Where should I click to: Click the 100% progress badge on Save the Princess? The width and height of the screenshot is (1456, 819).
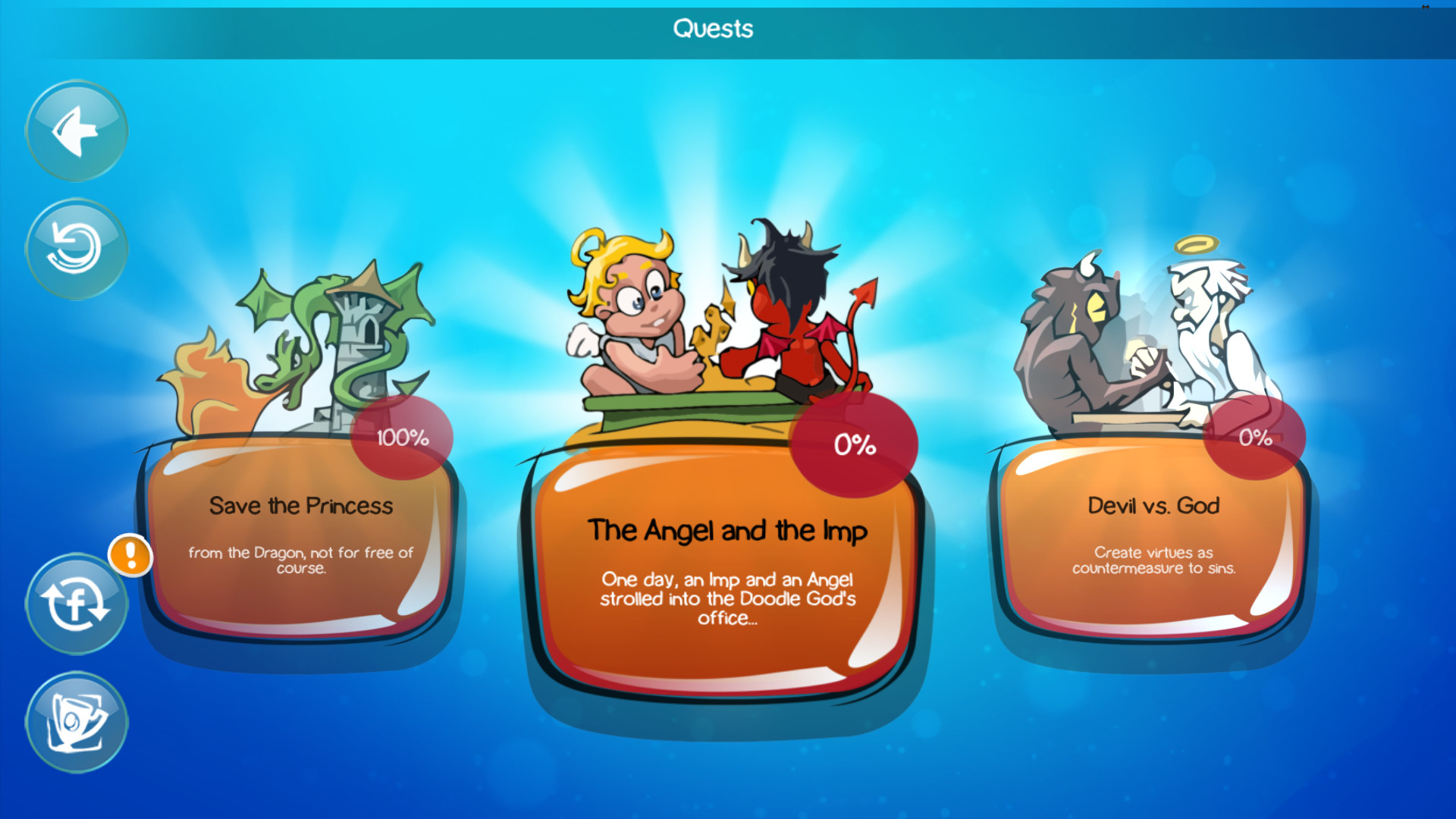[x=402, y=436]
